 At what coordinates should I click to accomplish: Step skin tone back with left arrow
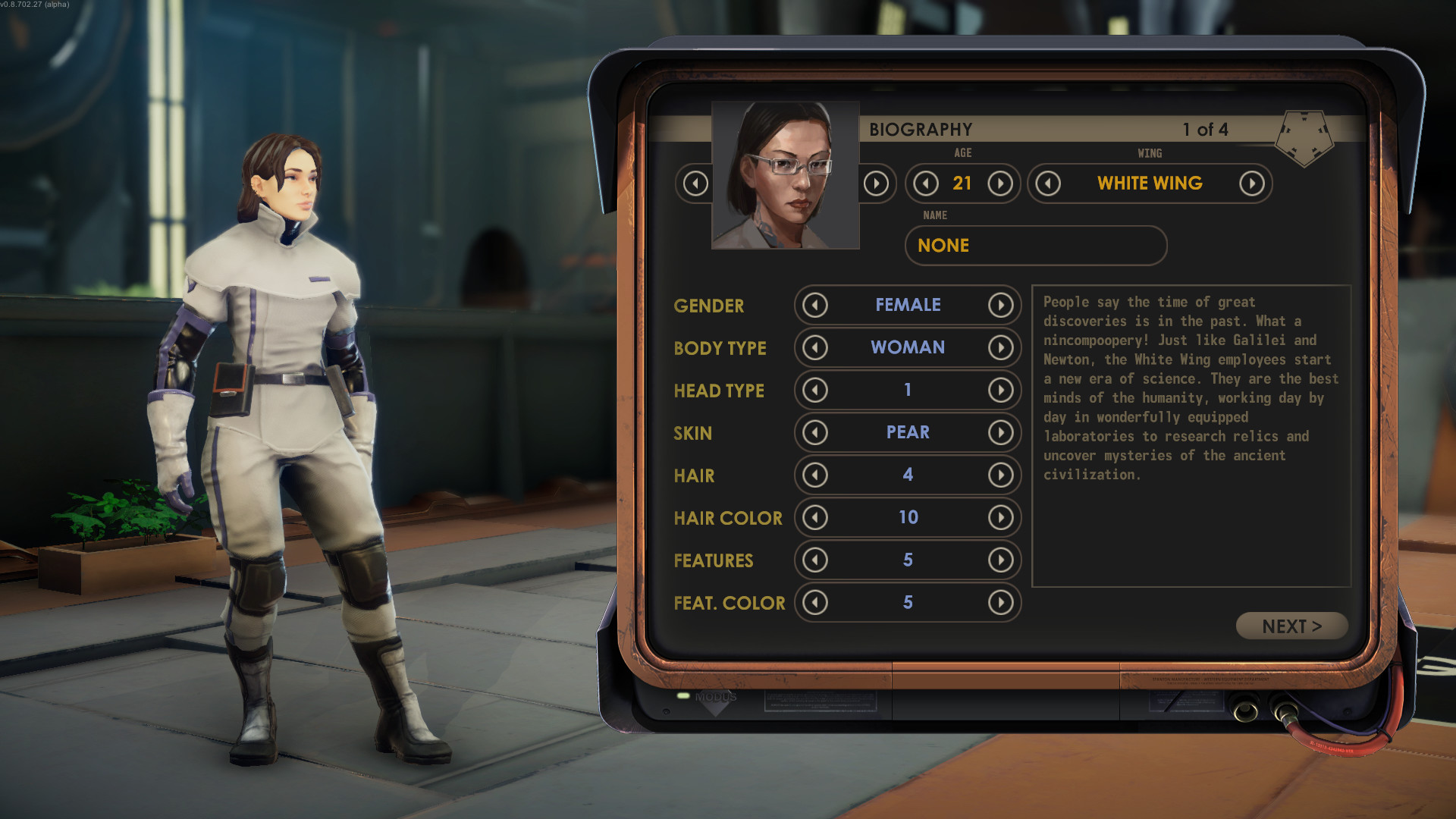pyautogui.click(x=815, y=433)
